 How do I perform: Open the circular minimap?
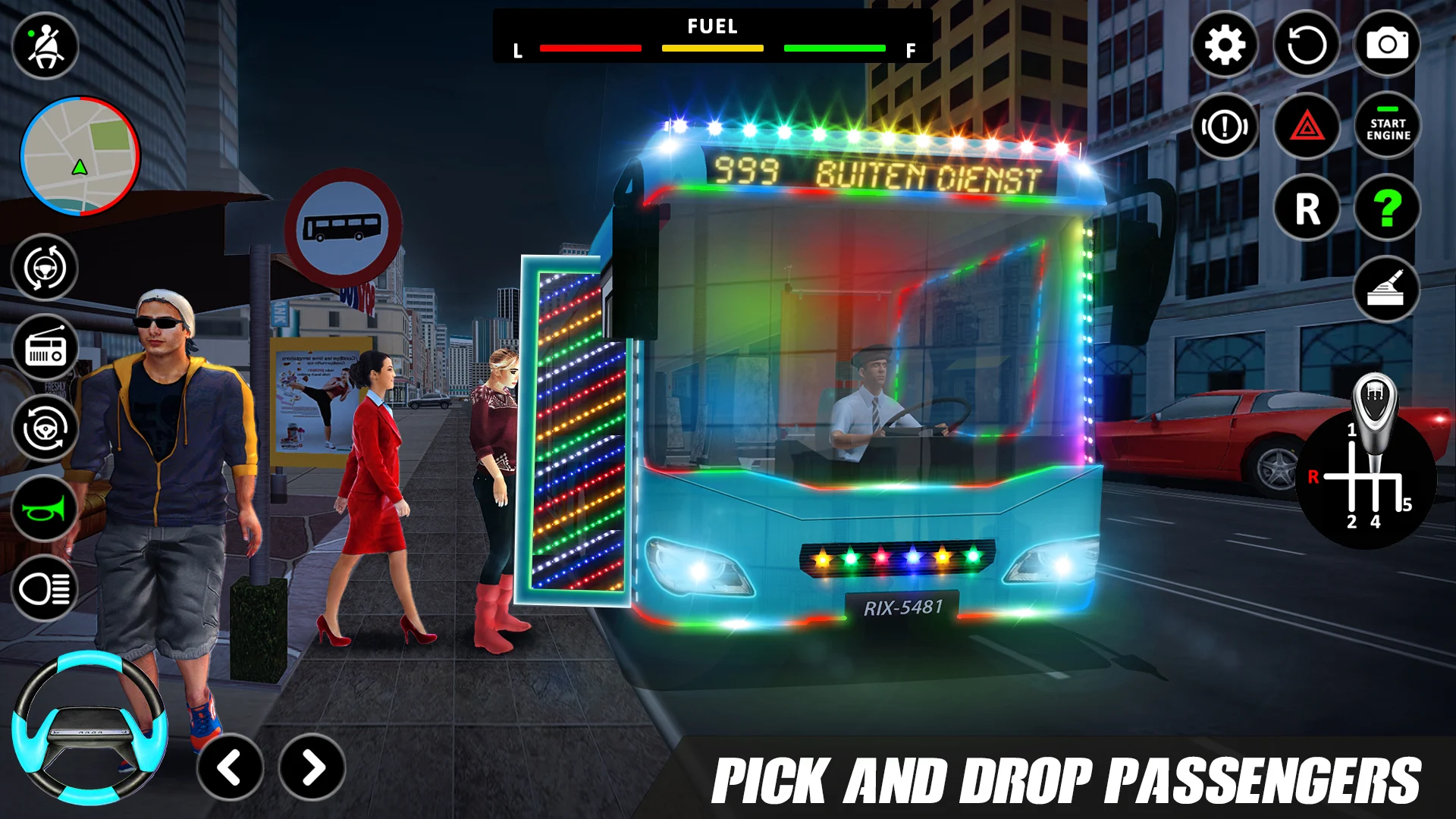[x=80, y=156]
